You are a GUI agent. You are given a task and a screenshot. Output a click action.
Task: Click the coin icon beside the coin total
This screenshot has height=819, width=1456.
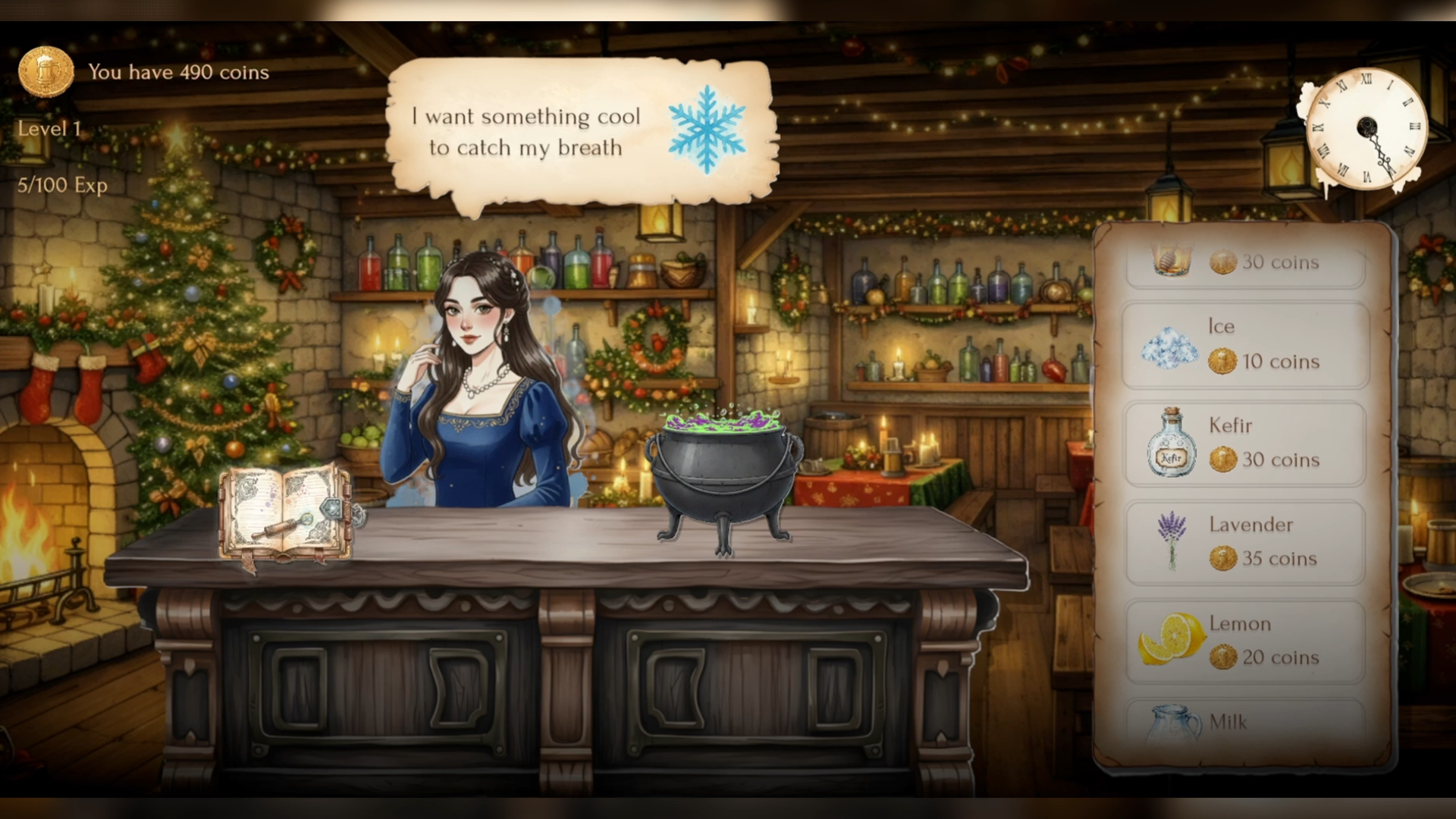tap(47, 71)
